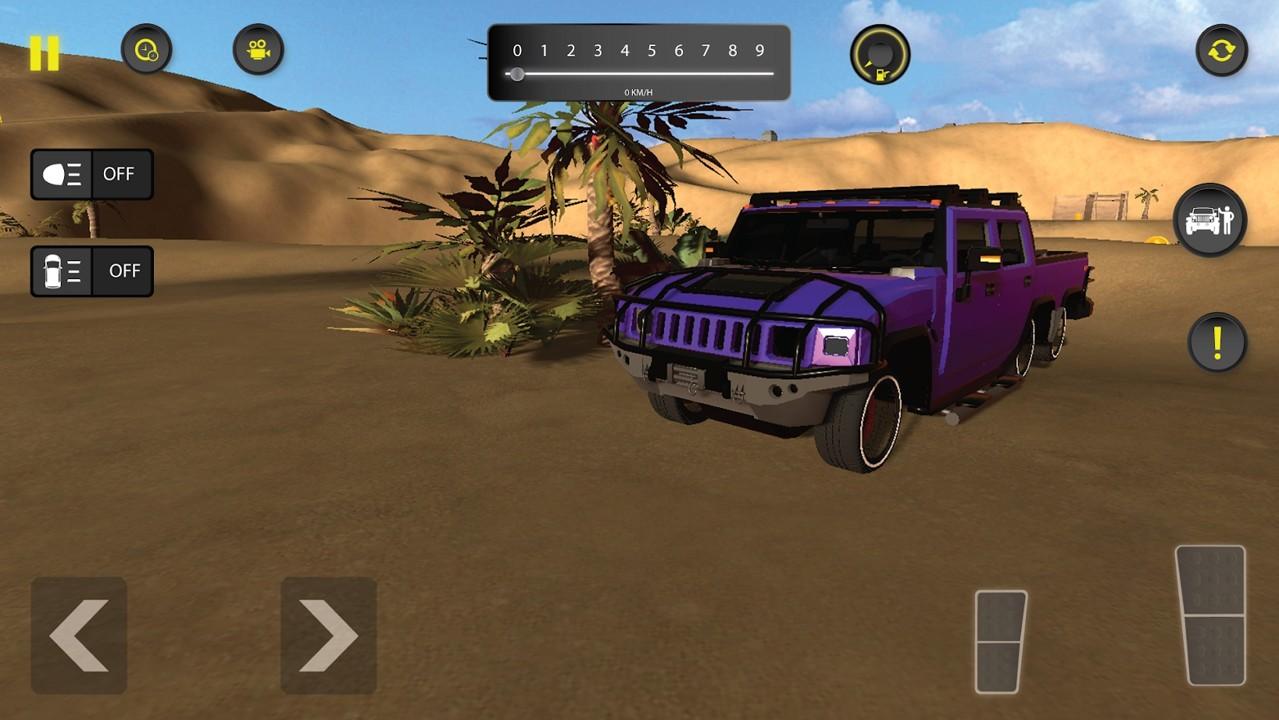
Task: Click the speed slider knob
Action: coord(517,74)
